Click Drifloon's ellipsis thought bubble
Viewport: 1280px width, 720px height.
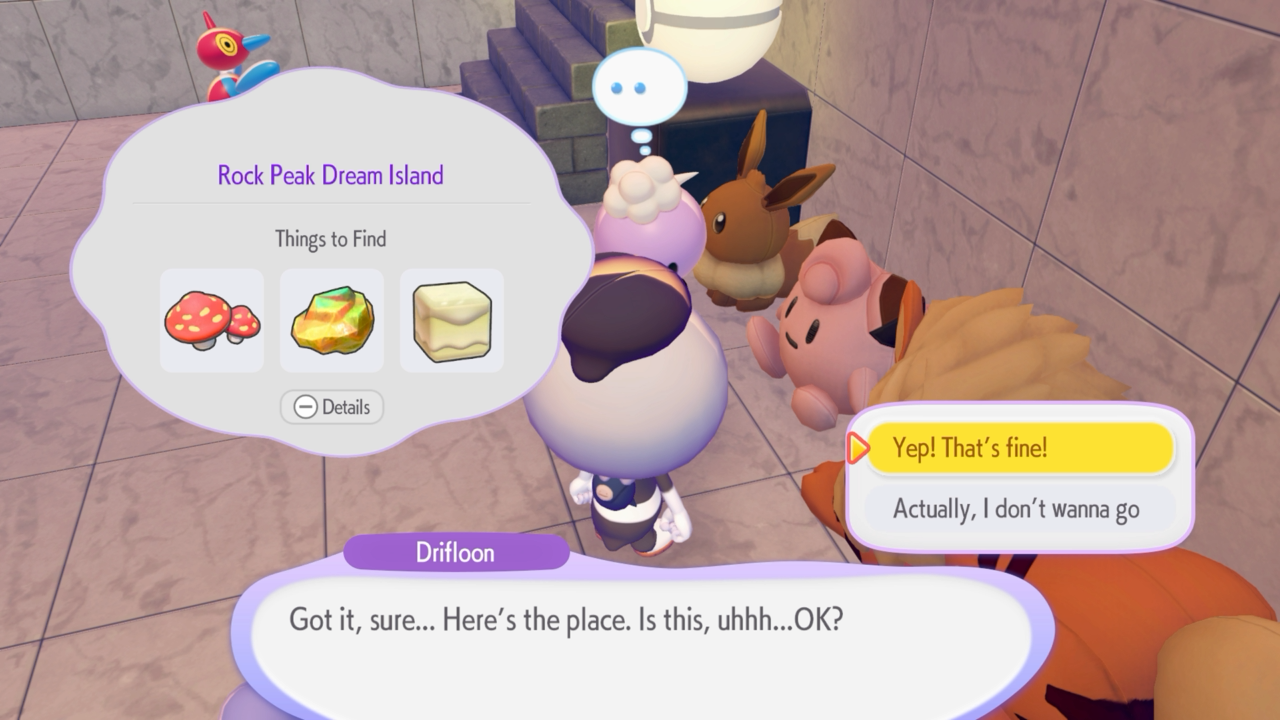click(x=640, y=87)
